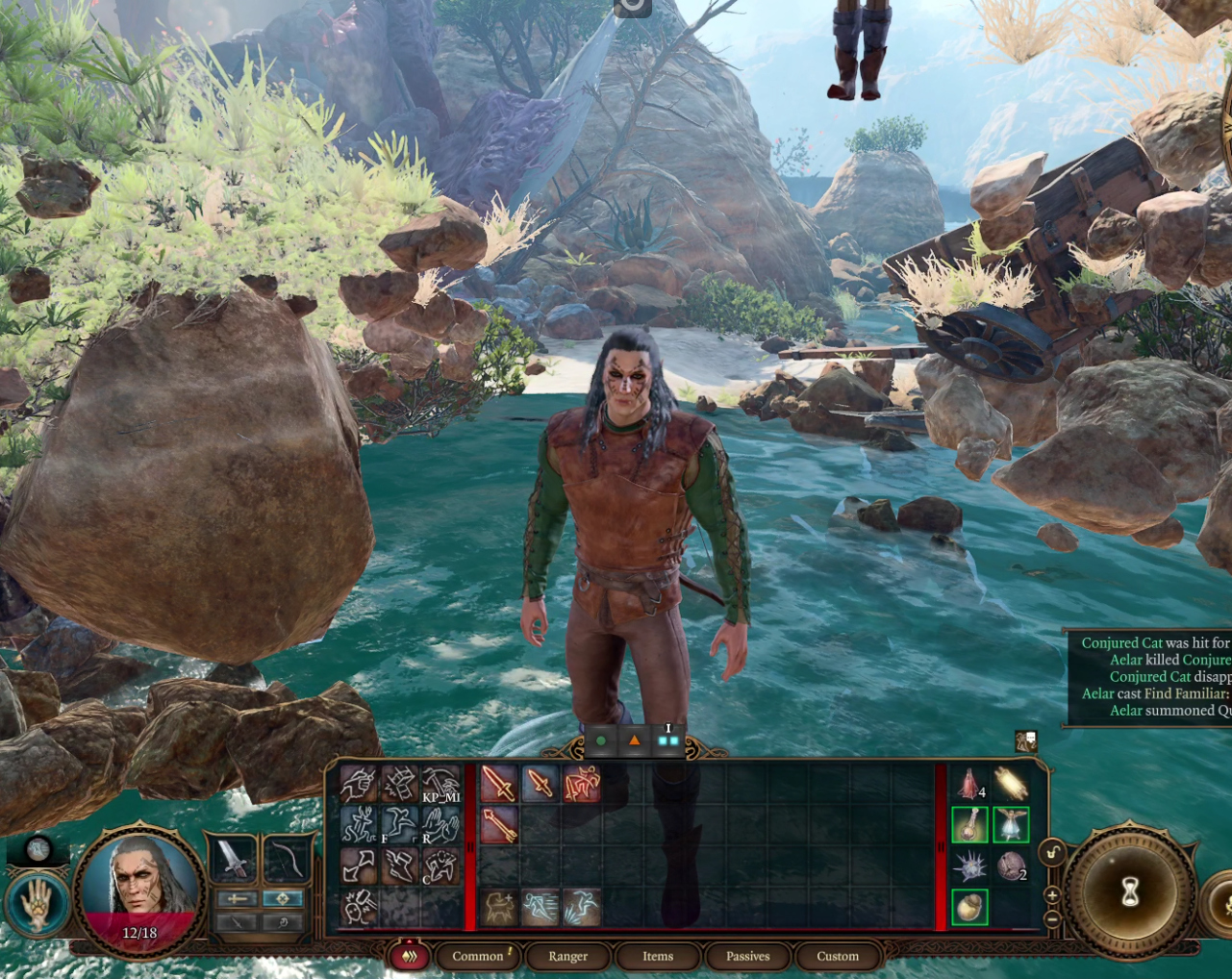
Task: Show the Items hotbar tab
Action: point(658,956)
